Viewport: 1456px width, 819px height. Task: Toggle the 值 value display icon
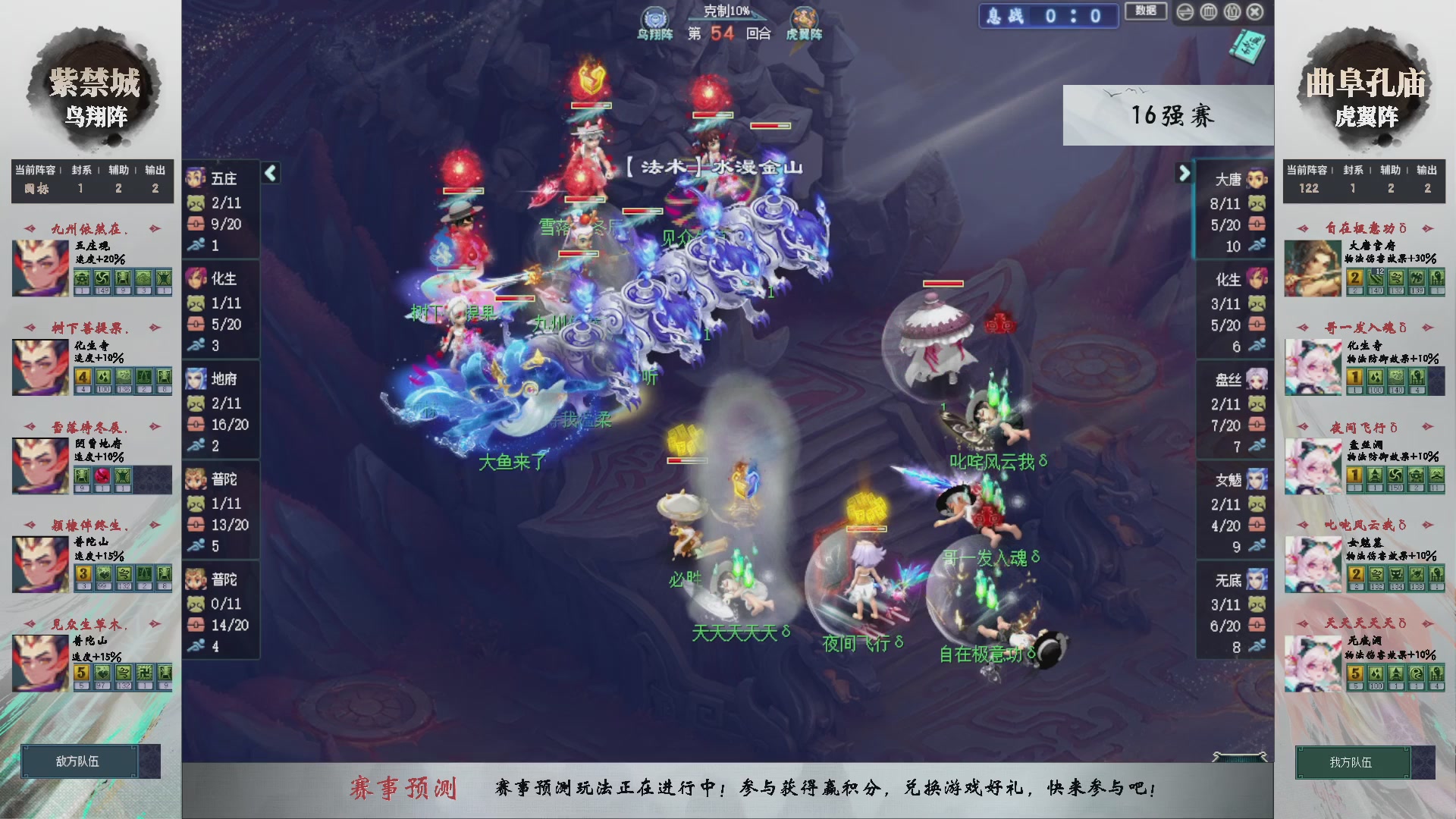(1232, 12)
